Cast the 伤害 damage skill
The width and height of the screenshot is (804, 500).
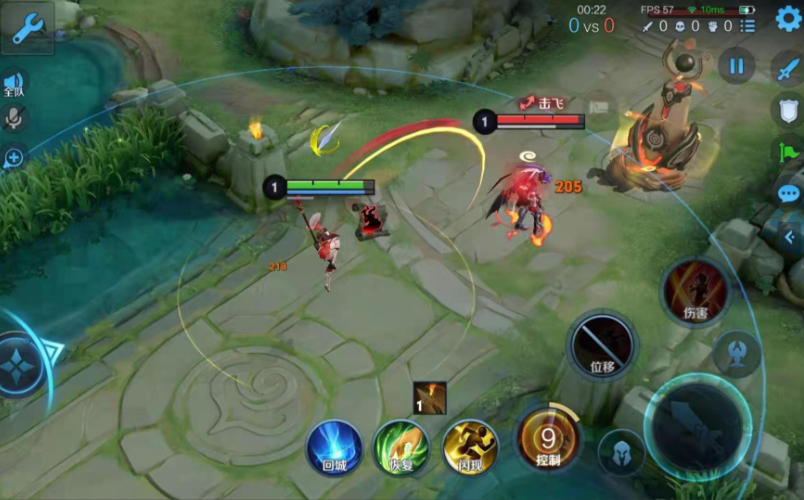[x=695, y=293]
